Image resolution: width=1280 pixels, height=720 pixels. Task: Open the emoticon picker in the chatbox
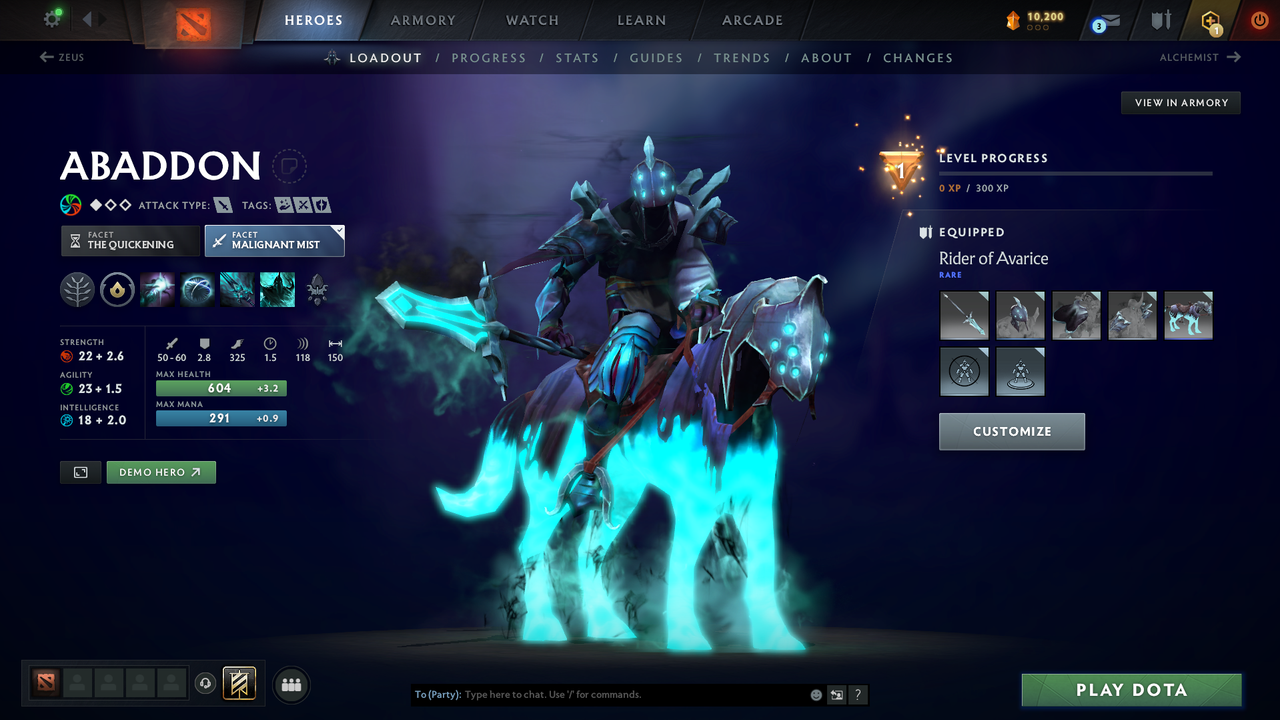(815, 694)
